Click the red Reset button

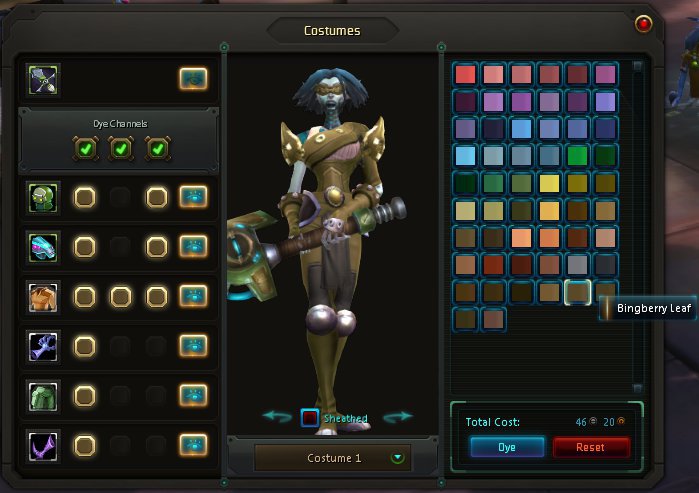[x=591, y=447]
